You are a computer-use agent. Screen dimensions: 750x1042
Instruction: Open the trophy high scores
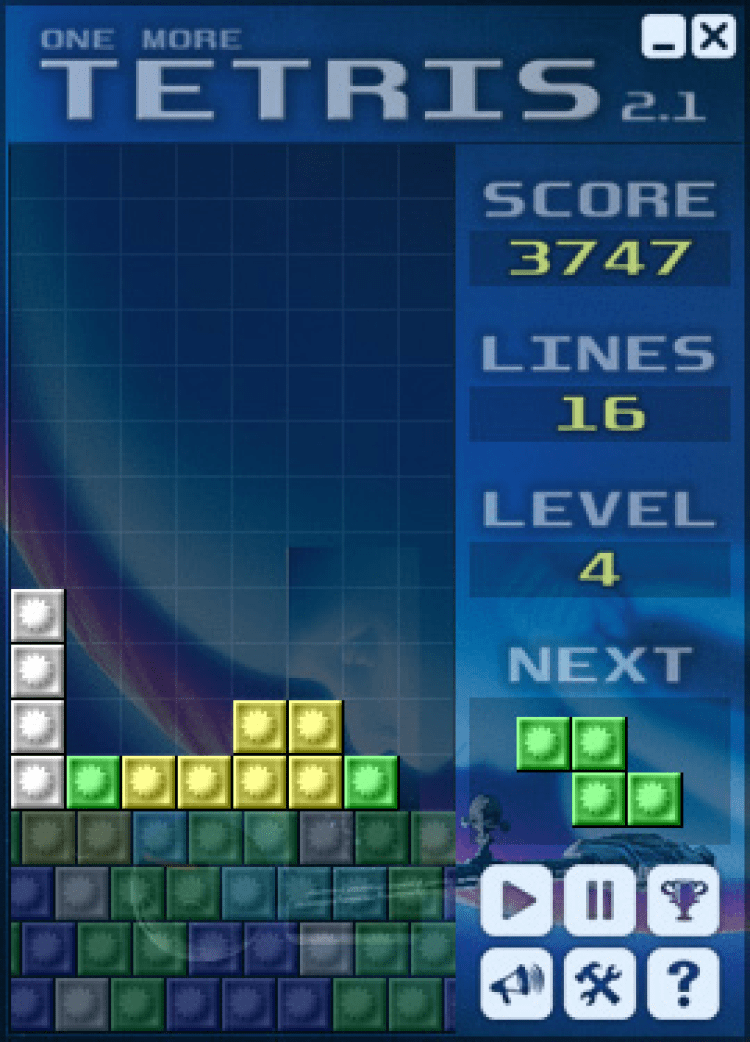click(x=683, y=900)
